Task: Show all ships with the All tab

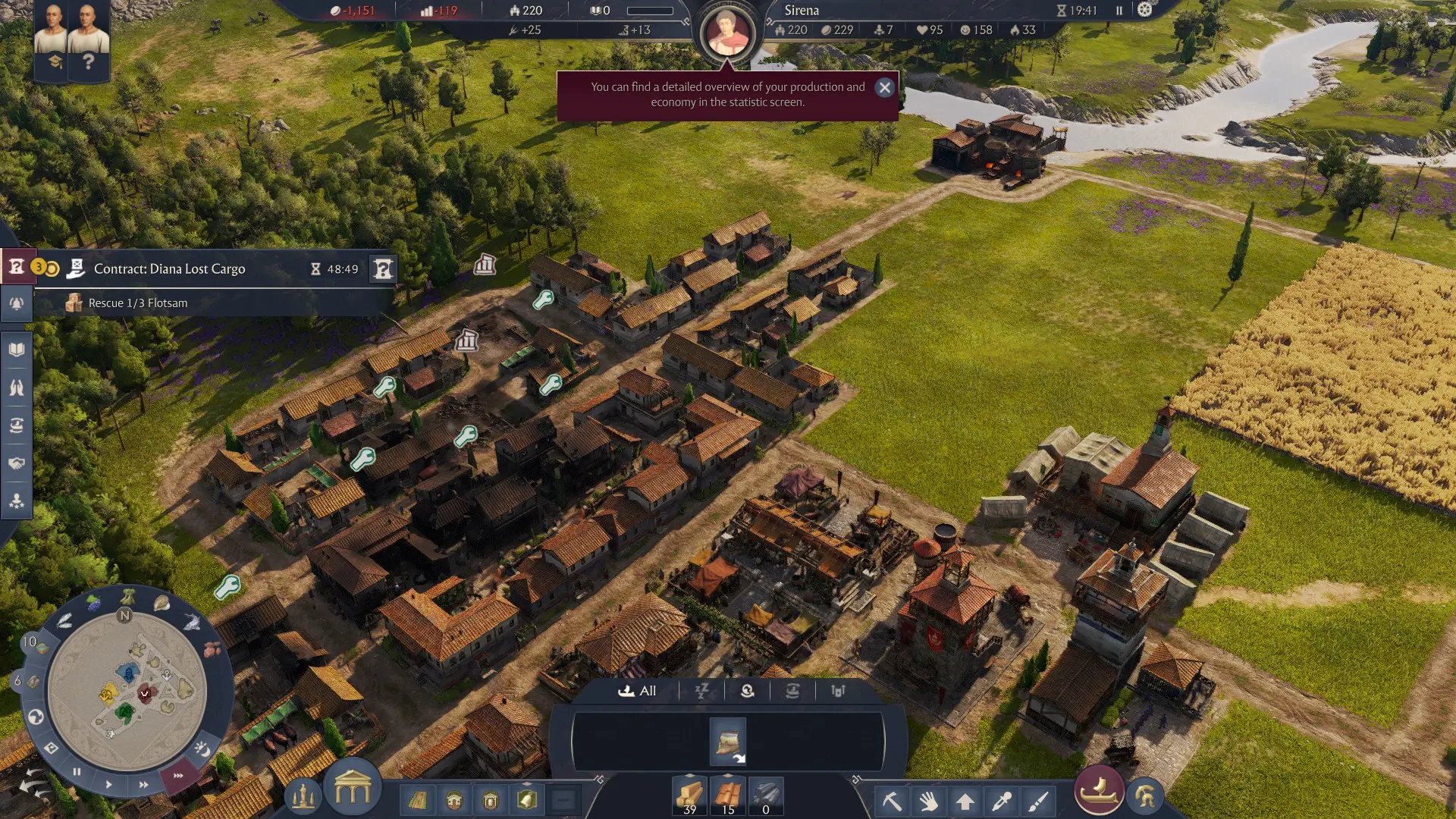Action: [x=638, y=691]
